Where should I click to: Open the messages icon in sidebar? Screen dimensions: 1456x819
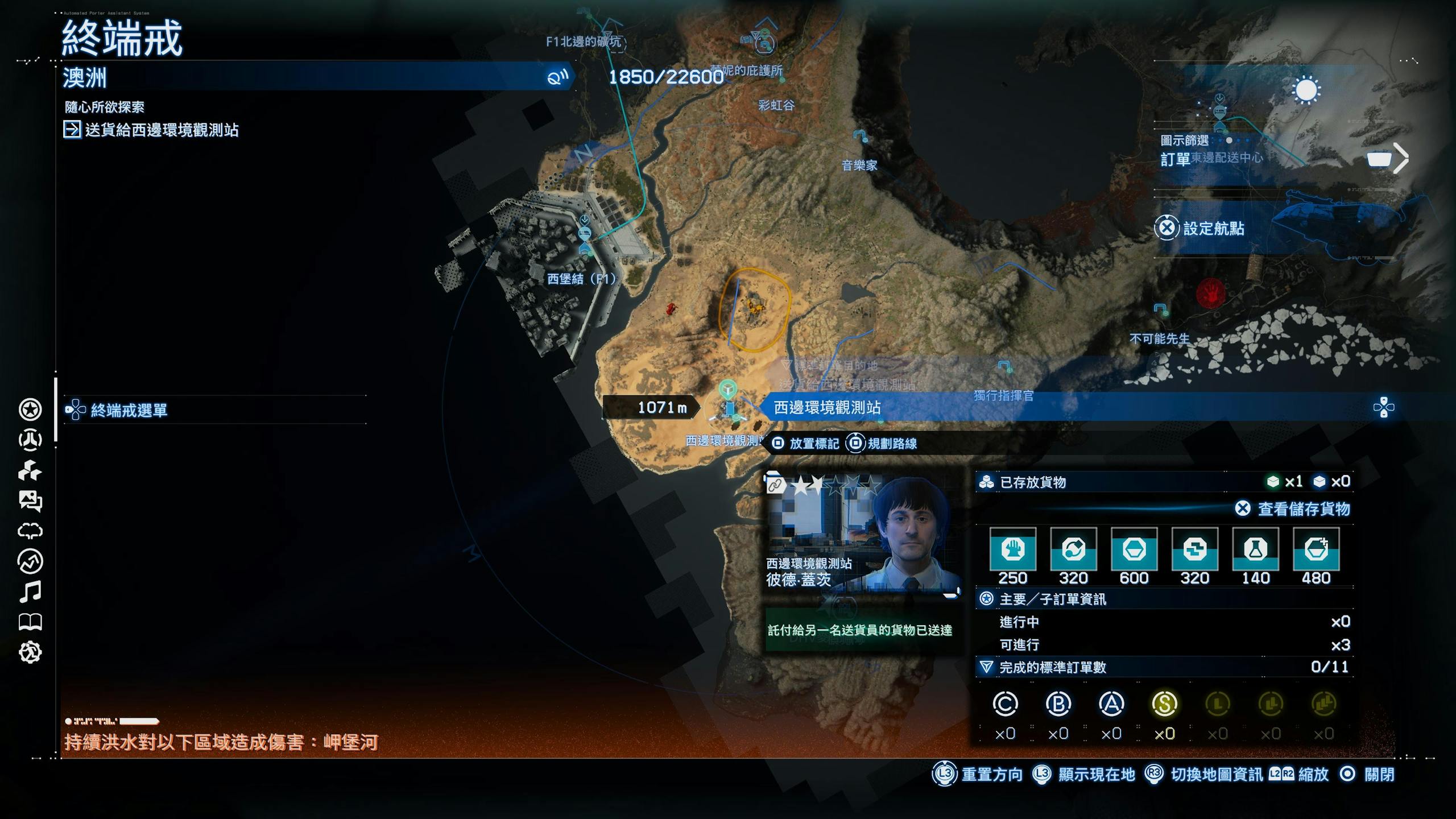pos(30,501)
